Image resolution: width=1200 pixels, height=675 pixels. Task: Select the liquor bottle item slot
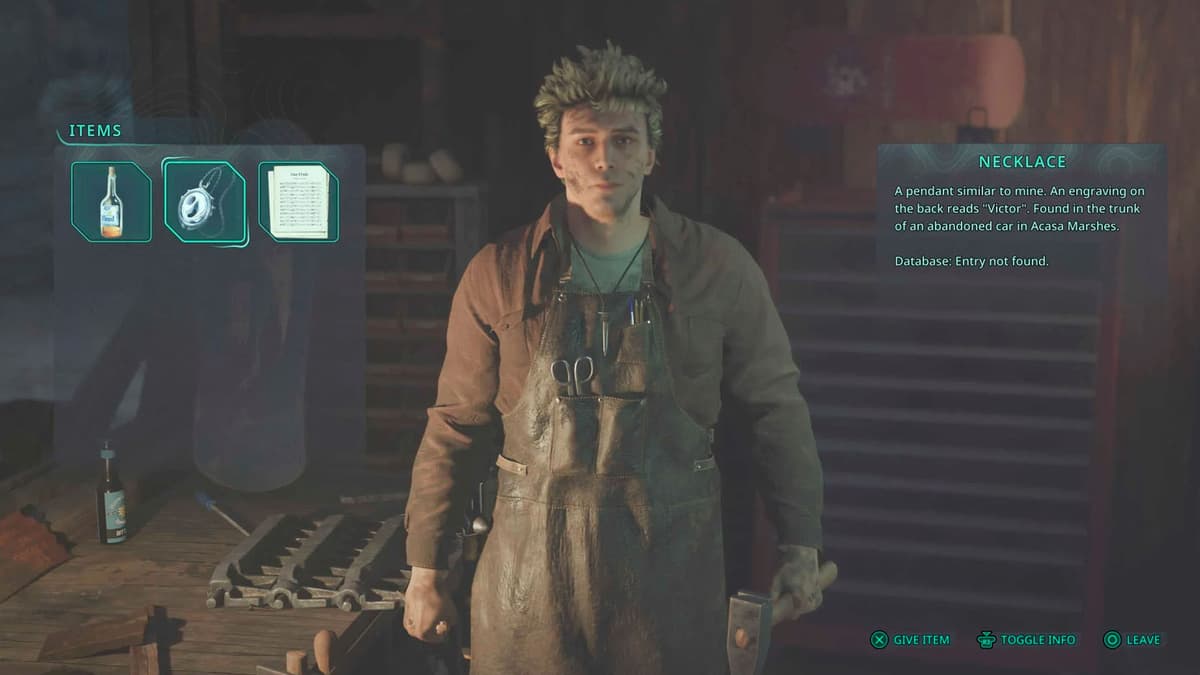pos(111,202)
